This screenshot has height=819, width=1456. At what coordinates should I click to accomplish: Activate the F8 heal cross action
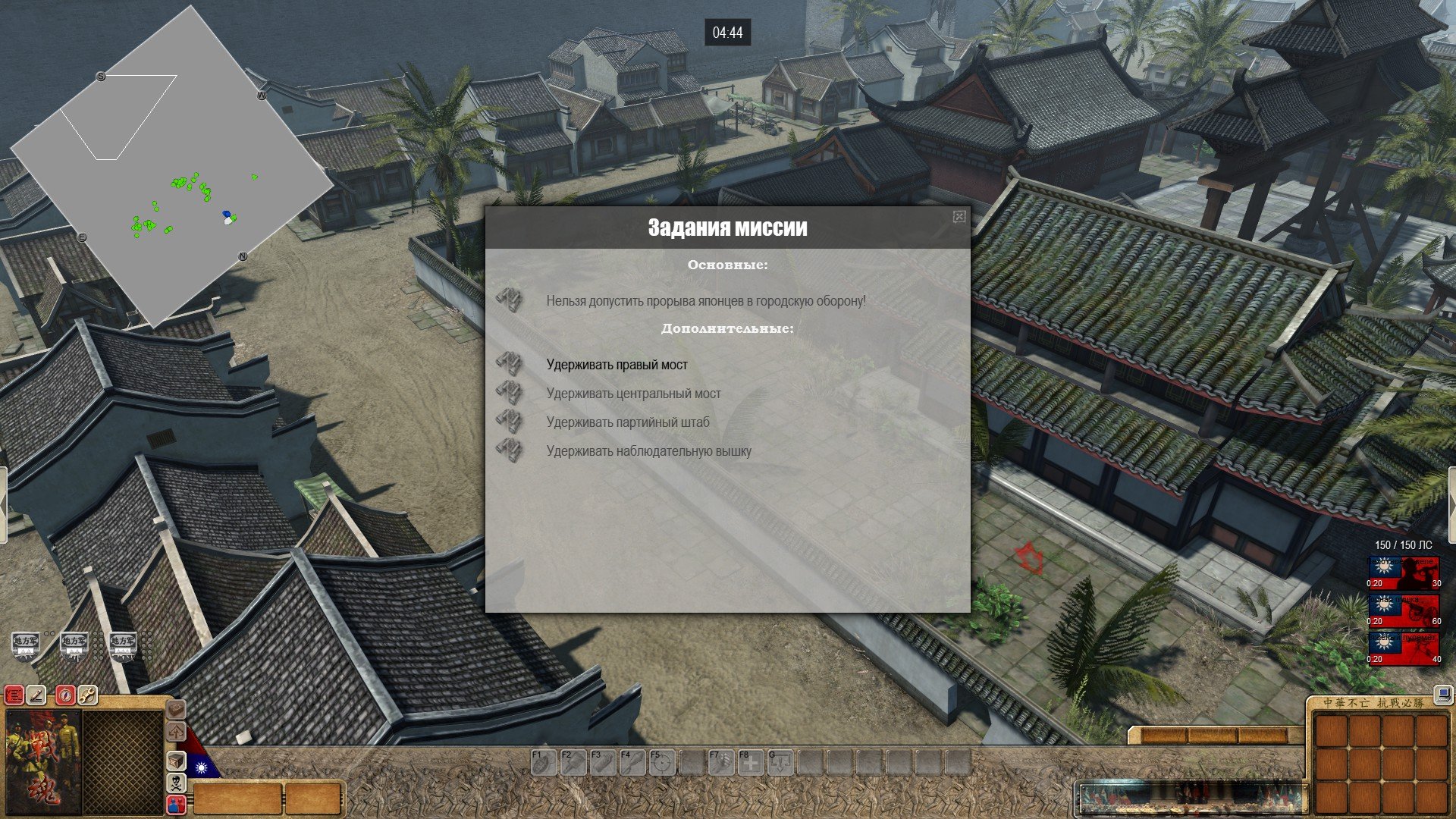click(751, 762)
